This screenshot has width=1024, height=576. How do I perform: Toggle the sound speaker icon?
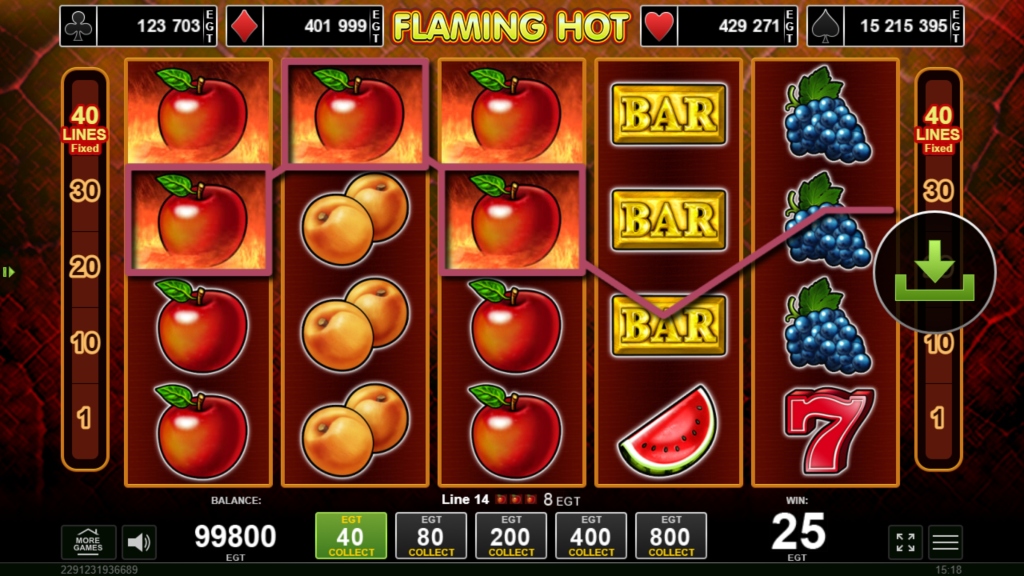coord(139,542)
